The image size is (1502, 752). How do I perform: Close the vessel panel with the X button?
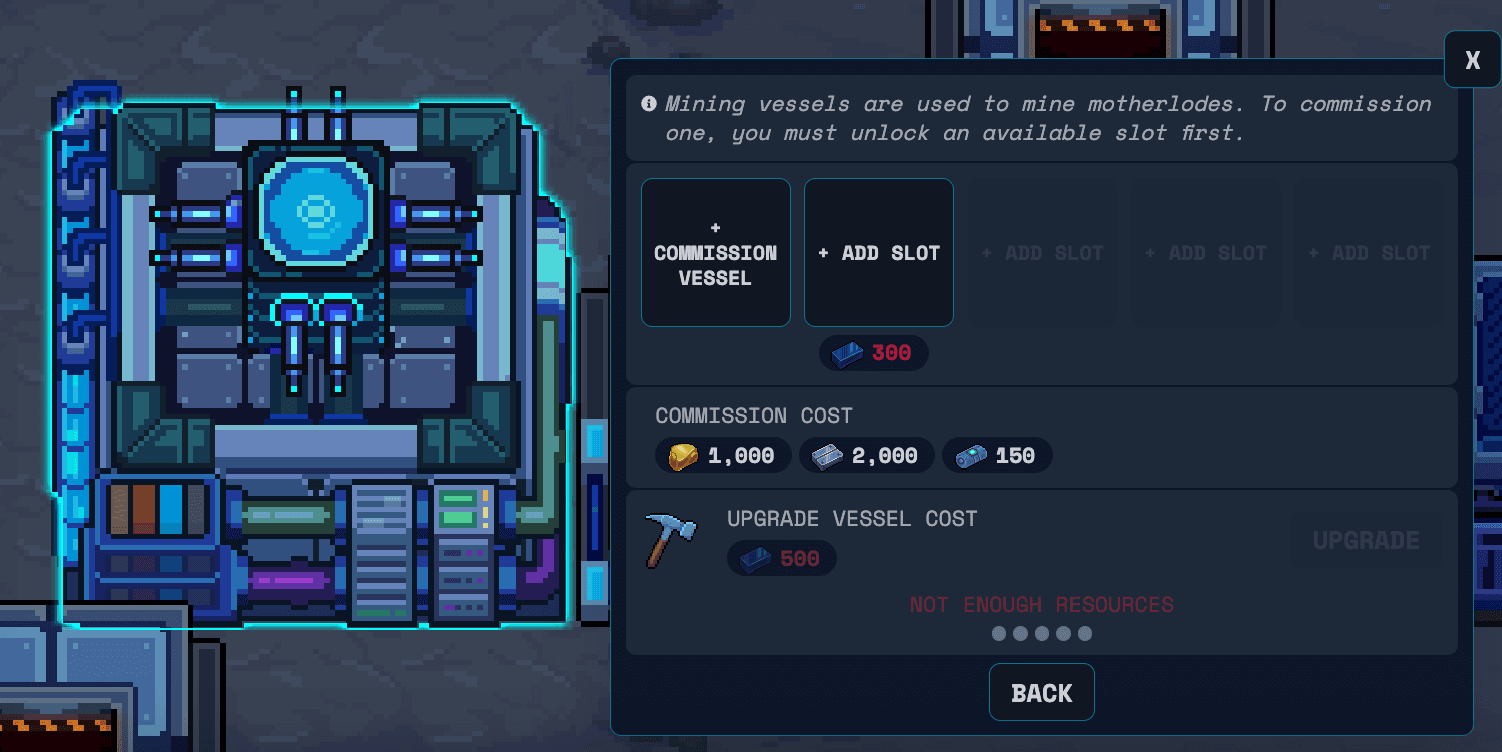pos(1471,59)
